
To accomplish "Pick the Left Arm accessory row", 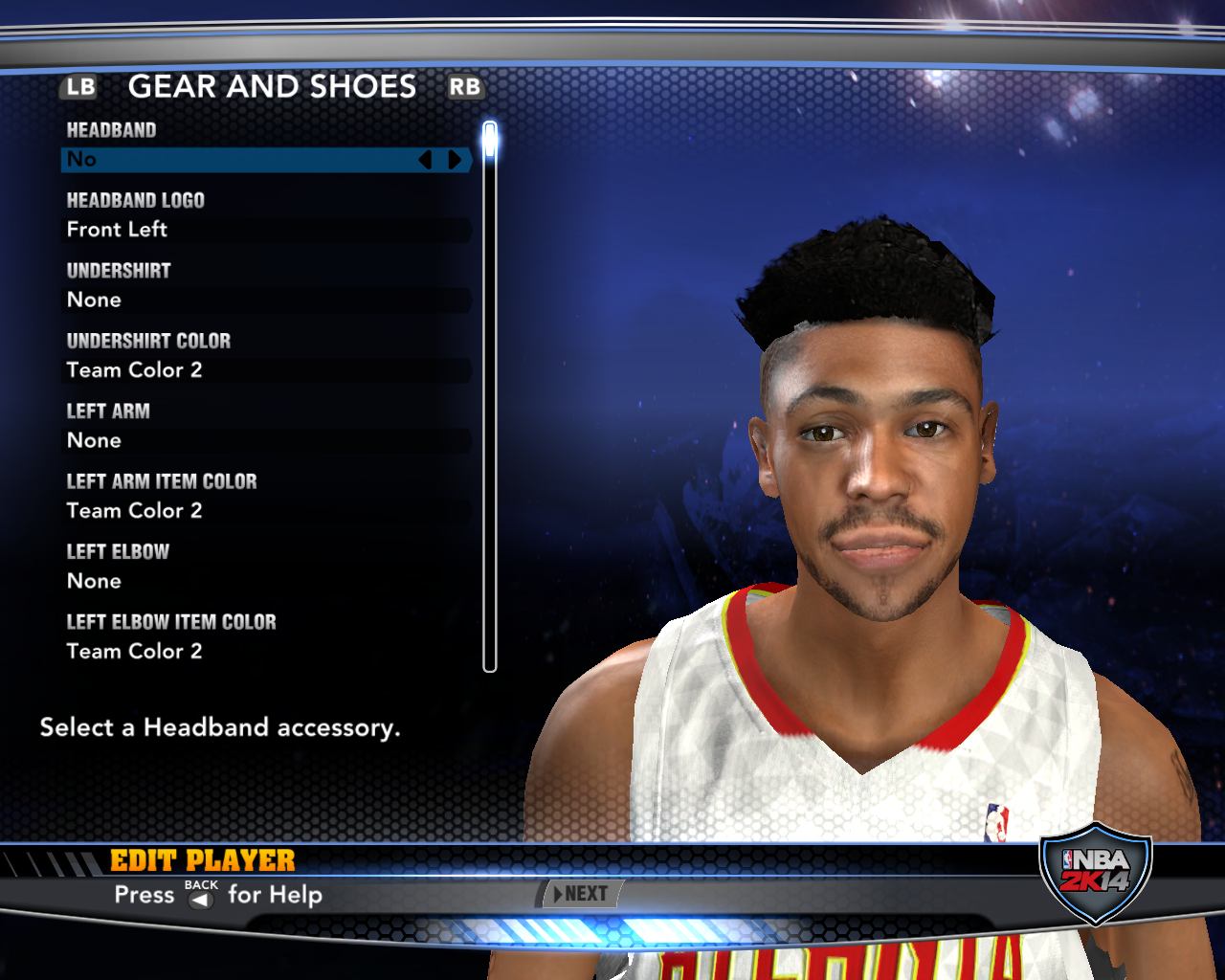I will click(266, 441).
